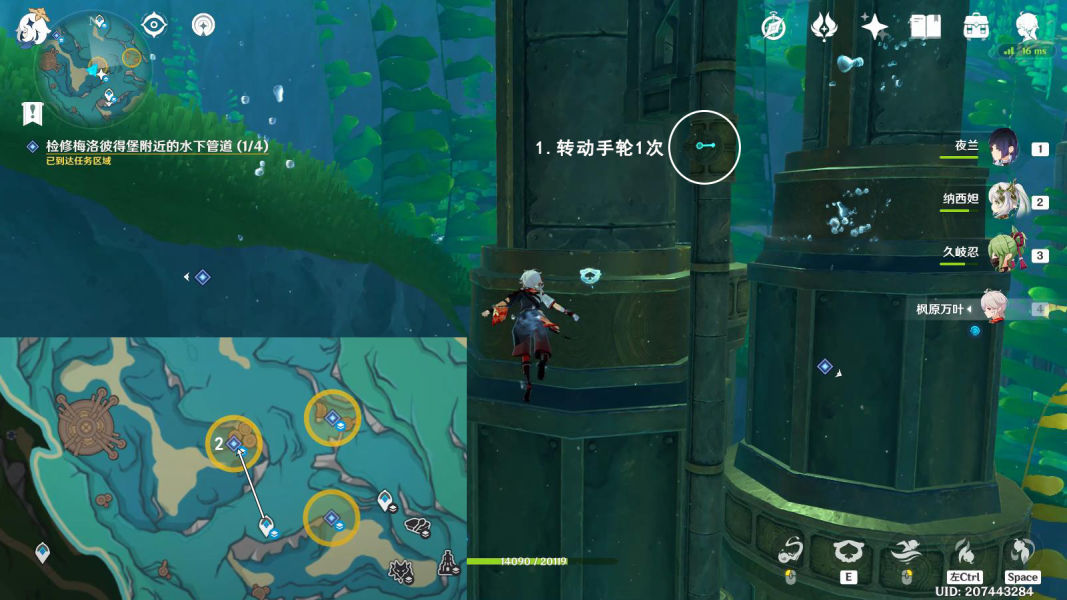The image size is (1067, 600).
Task: Open the backpack inventory
Action: 976,27
